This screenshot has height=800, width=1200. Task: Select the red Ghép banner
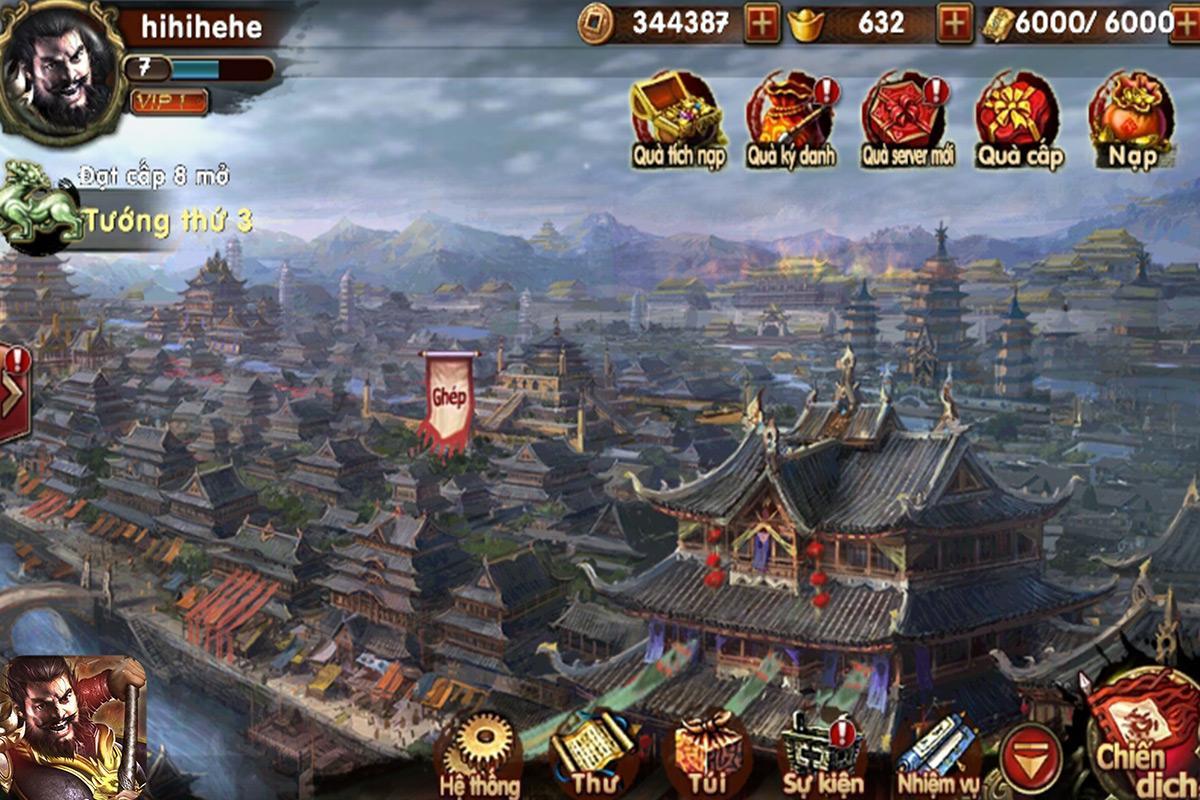(449, 400)
